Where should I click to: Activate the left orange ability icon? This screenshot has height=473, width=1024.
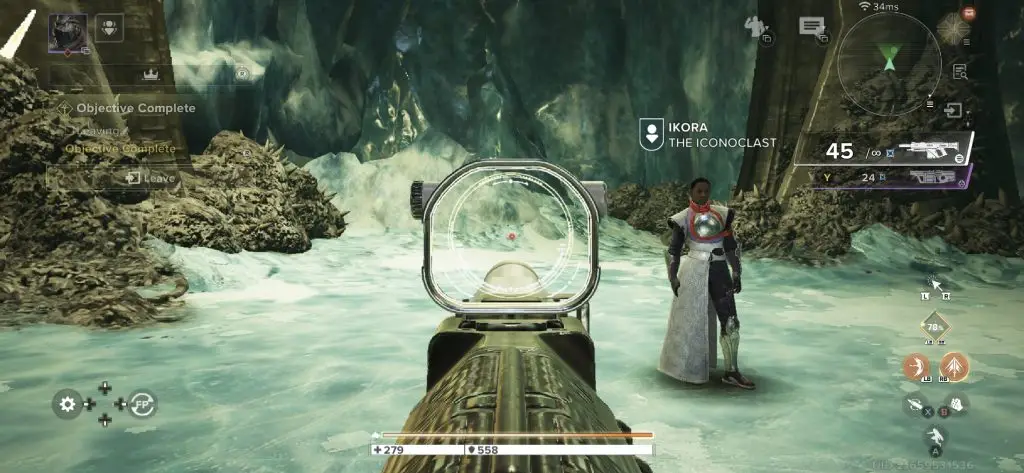(915, 366)
